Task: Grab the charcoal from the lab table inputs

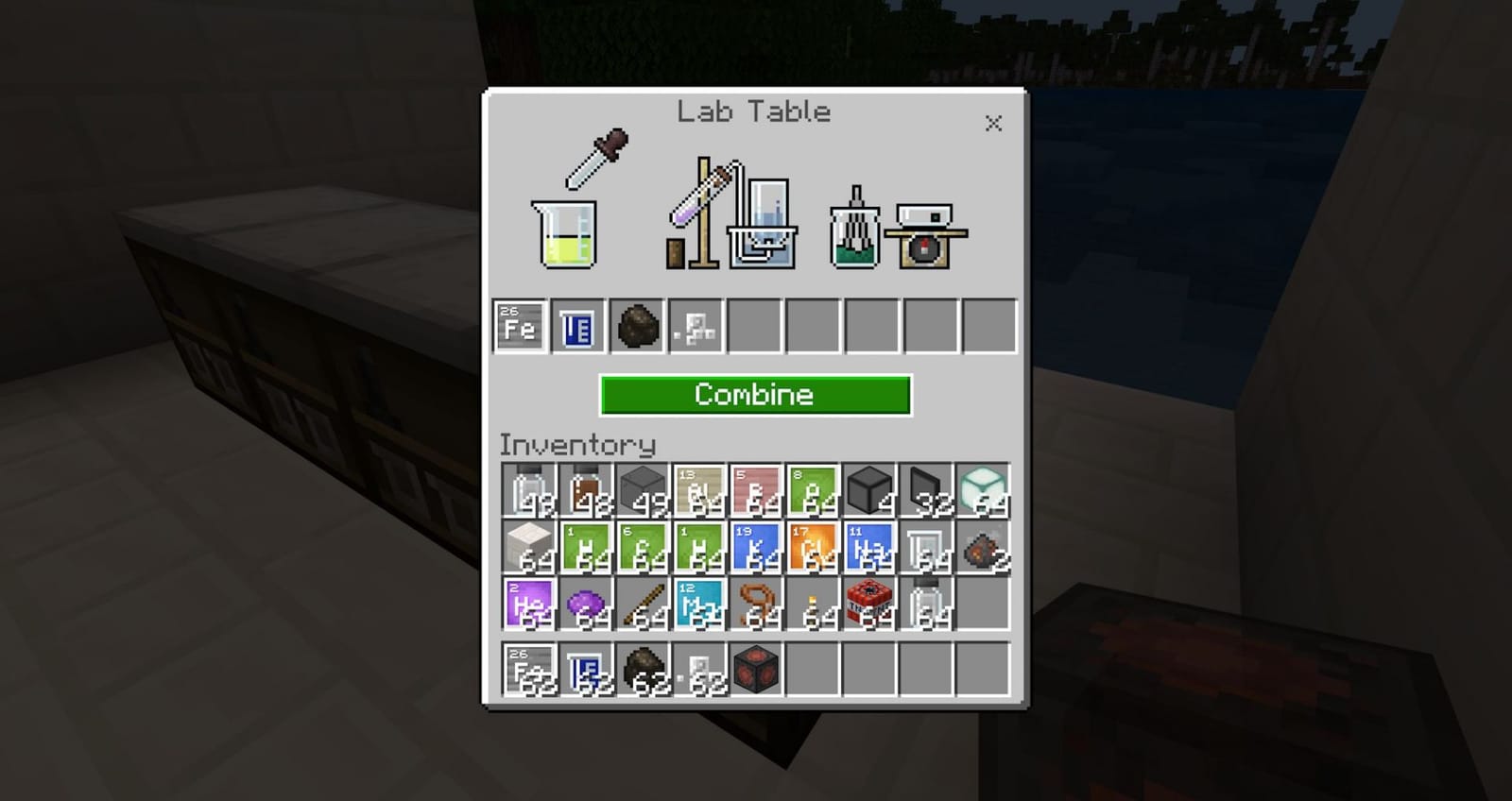Action: tap(634, 327)
